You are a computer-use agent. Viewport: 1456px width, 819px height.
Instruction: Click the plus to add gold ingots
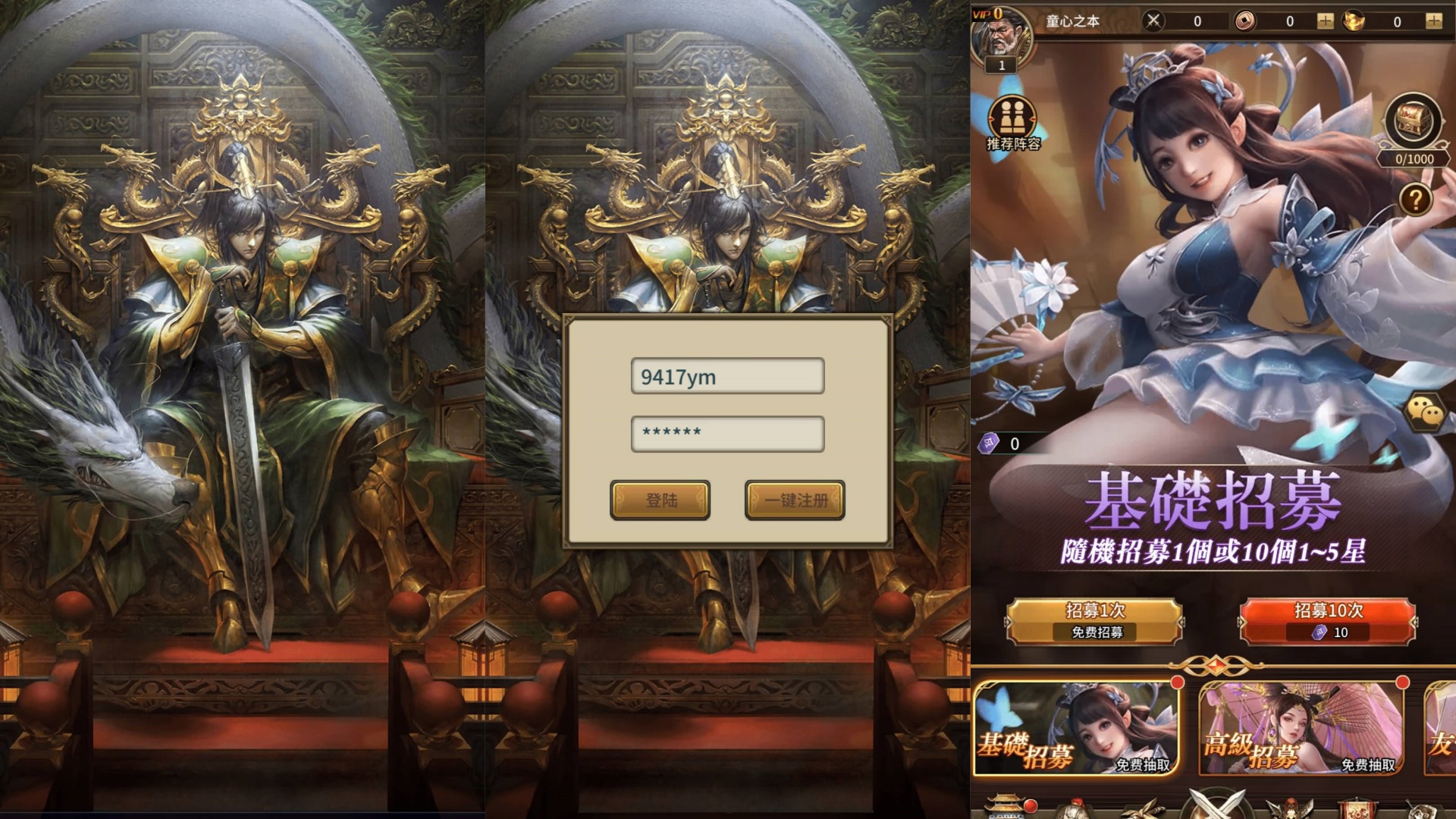pyautogui.click(x=1436, y=21)
